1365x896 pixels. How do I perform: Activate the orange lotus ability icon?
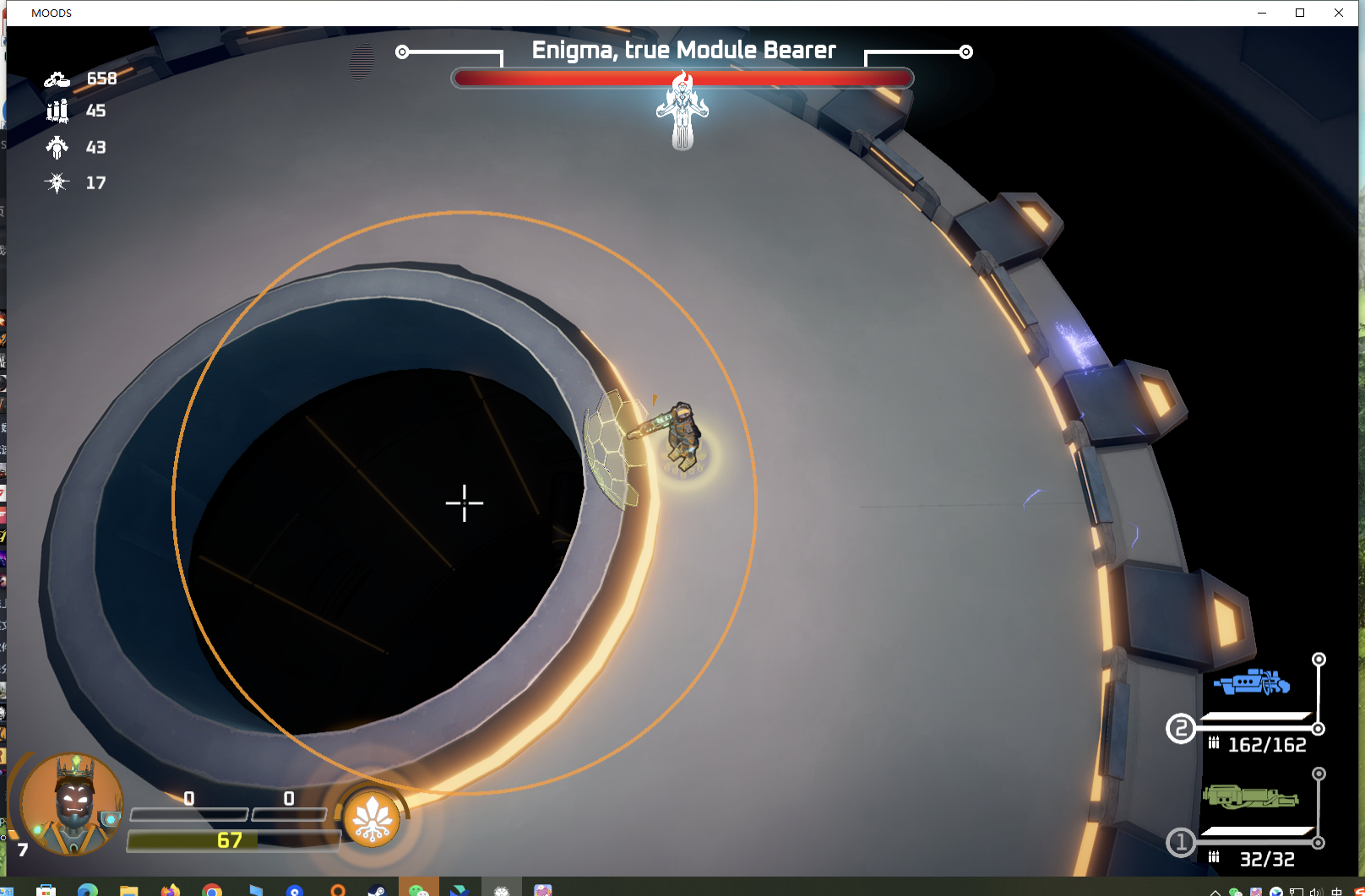click(x=372, y=818)
